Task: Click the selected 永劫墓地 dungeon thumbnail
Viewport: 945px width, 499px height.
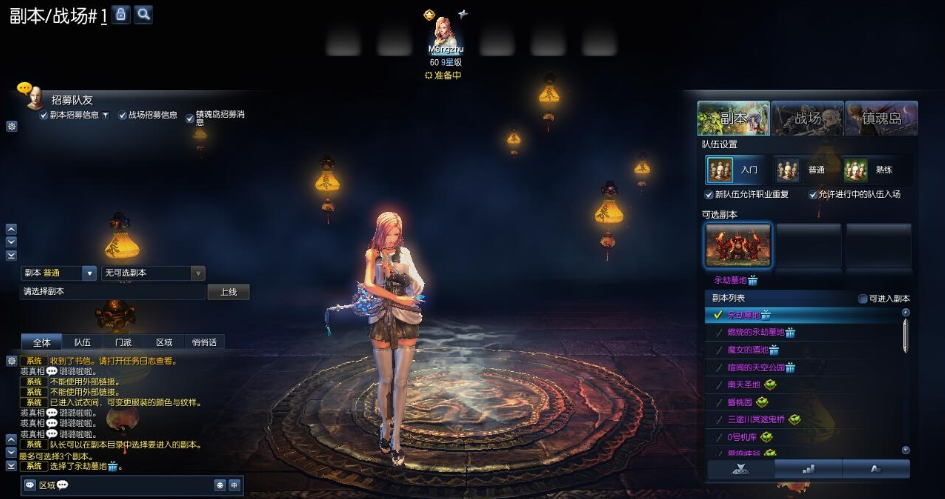Action: [x=738, y=245]
